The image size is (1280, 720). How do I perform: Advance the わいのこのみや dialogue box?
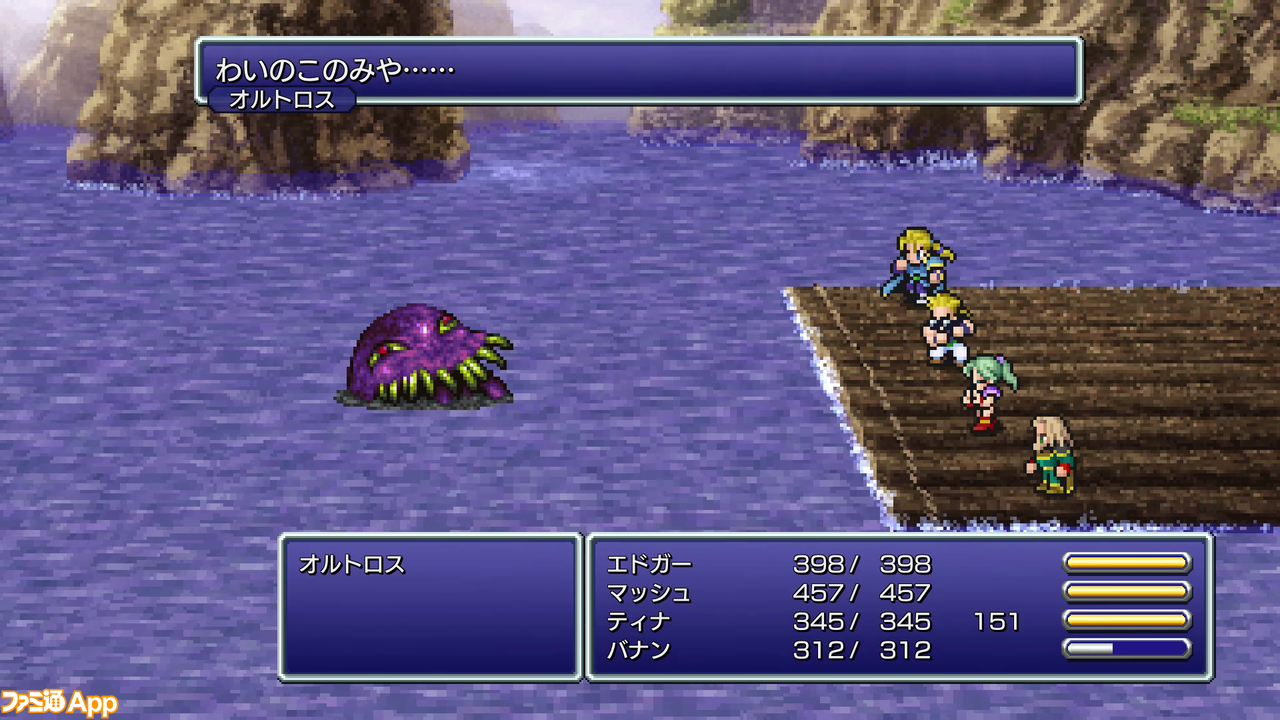638,70
